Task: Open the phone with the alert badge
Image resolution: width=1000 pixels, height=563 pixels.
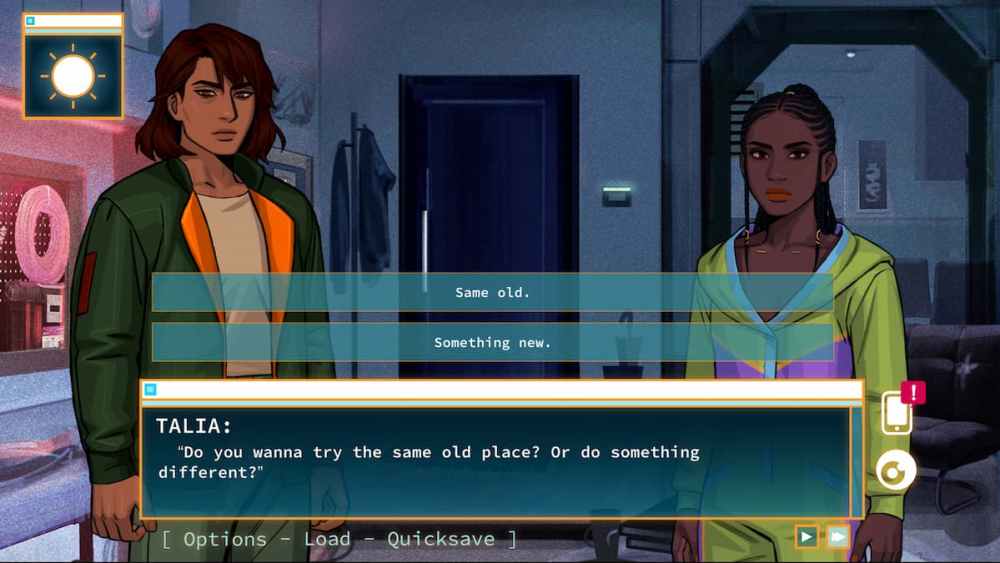Action: pos(896,412)
